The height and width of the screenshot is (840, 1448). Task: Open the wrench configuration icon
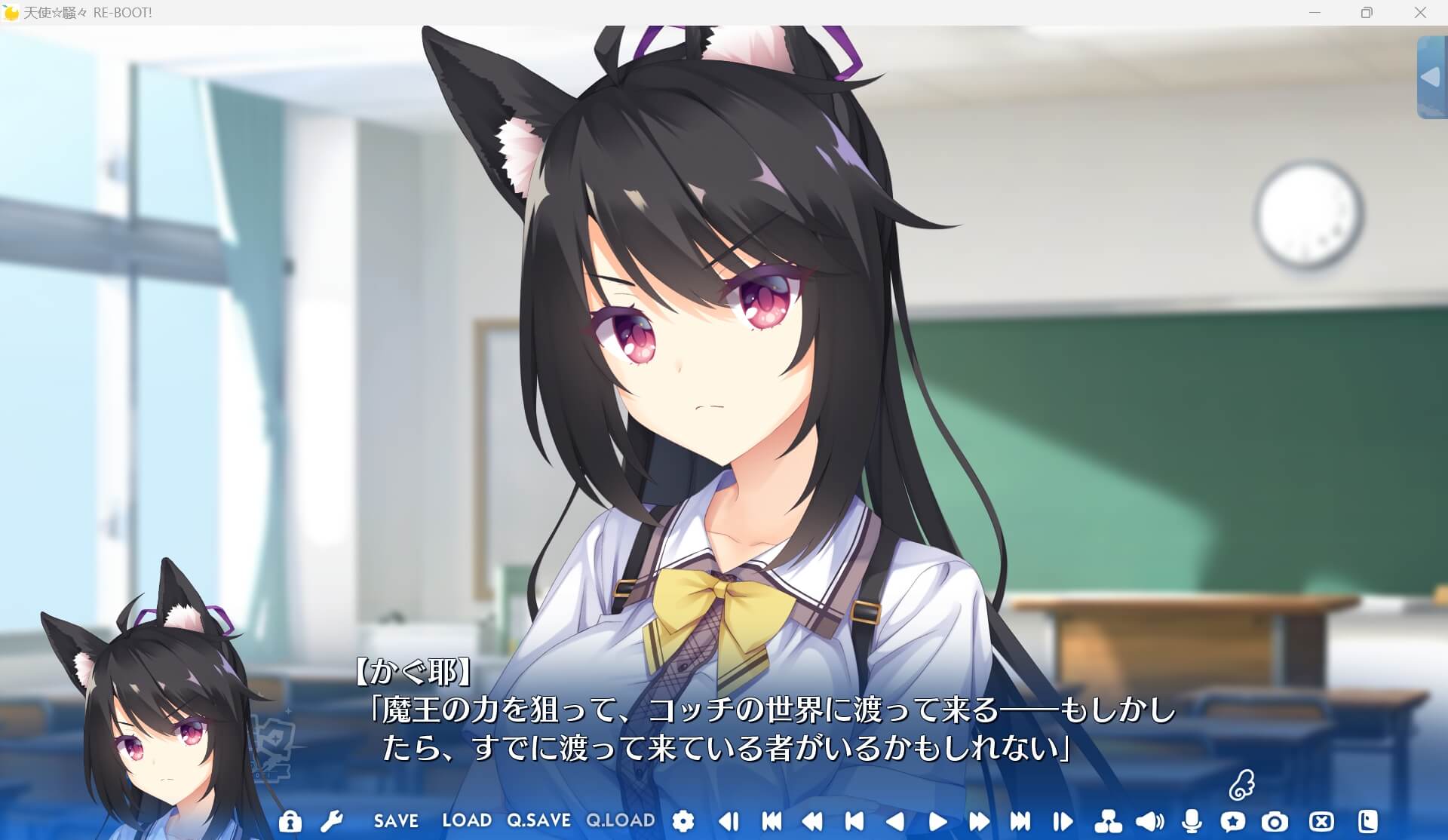[x=333, y=821]
